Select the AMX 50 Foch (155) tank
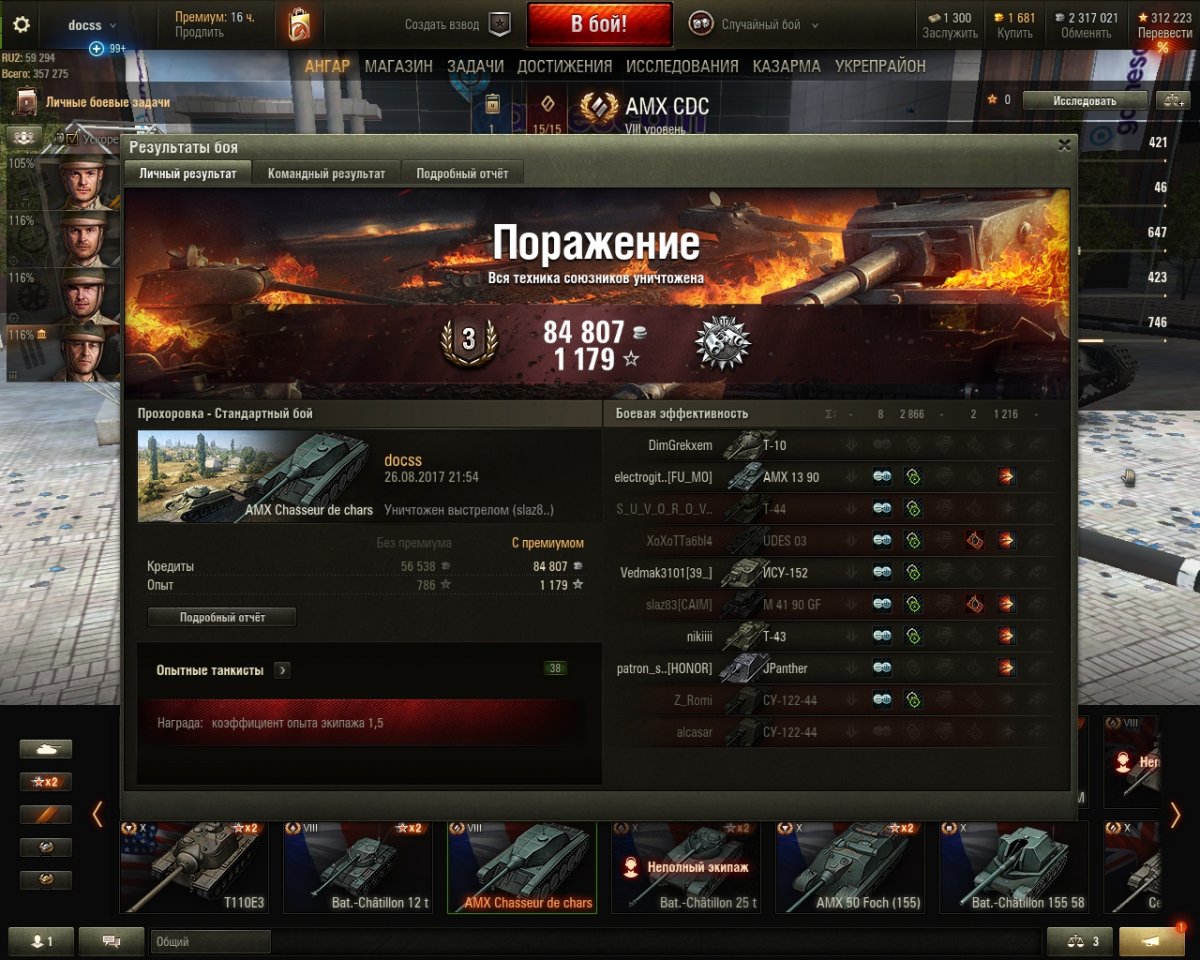 click(x=850, y=867)
